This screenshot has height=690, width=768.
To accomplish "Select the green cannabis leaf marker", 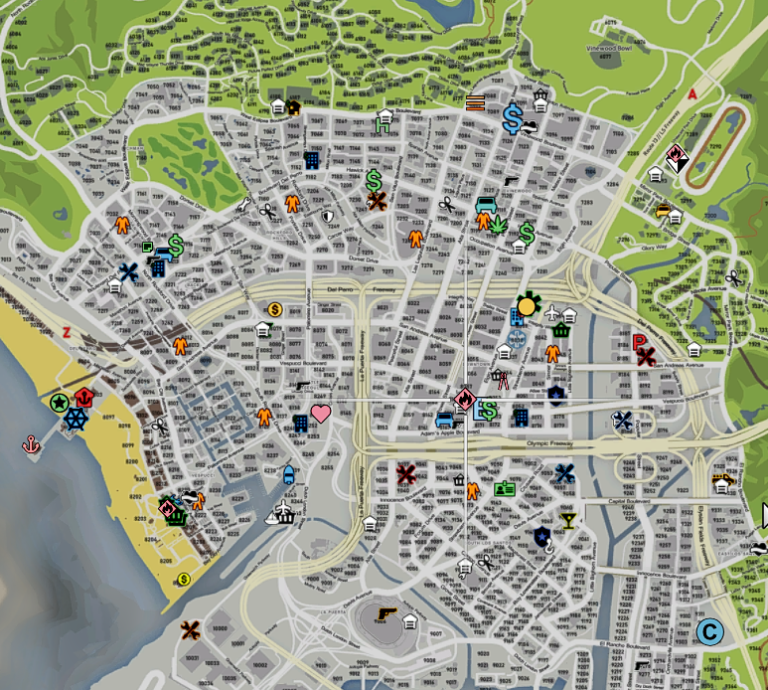I will click(x=499, y=222).
